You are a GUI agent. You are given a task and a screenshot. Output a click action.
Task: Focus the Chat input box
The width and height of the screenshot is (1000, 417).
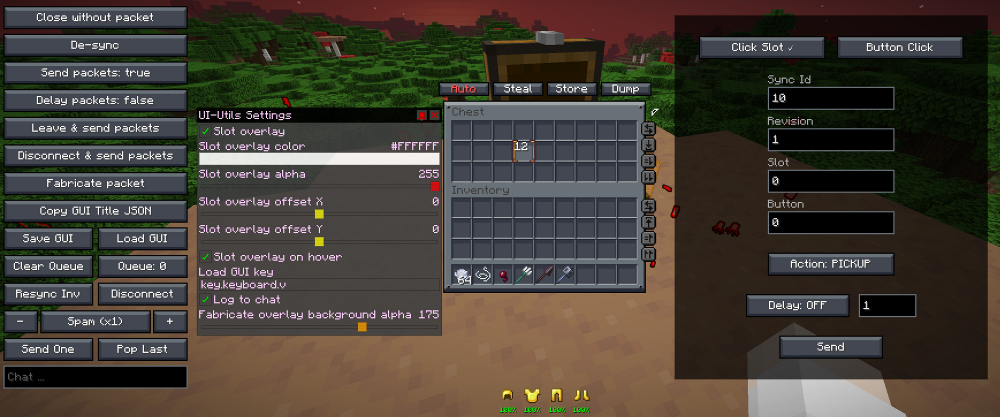pyautogui.click(x=95, y=377)
